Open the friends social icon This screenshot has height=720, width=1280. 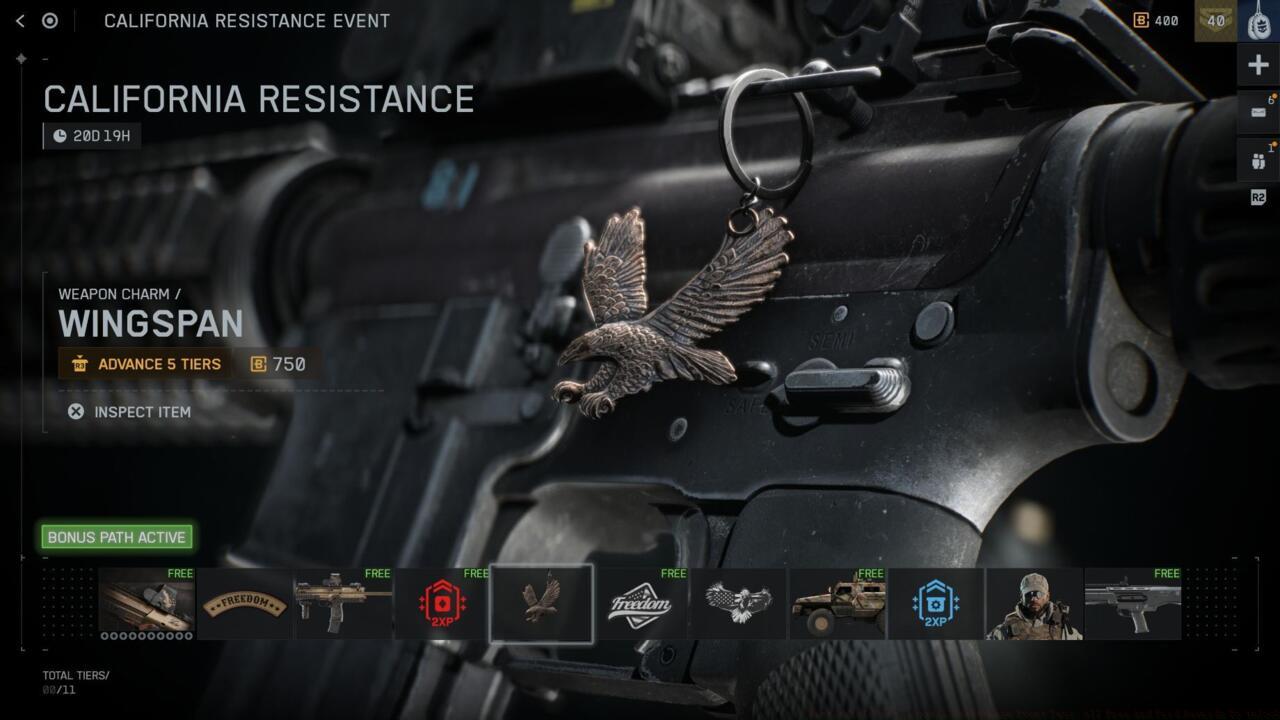pyautogui.click(x=1258, y=159)
